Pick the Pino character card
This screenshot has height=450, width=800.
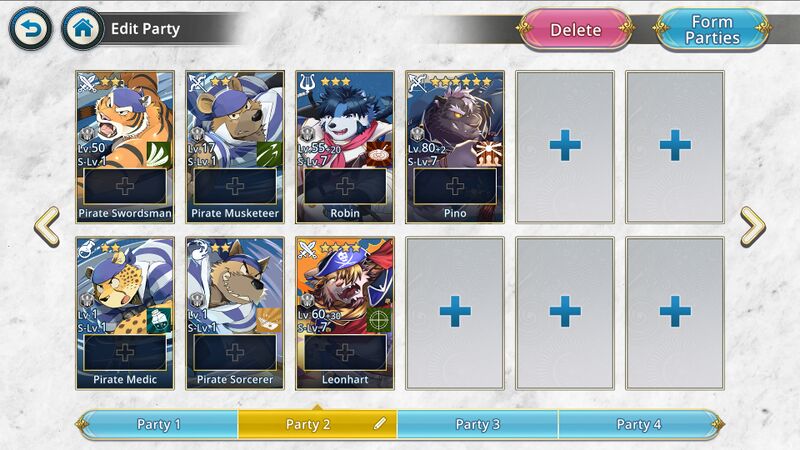point(455,145)
